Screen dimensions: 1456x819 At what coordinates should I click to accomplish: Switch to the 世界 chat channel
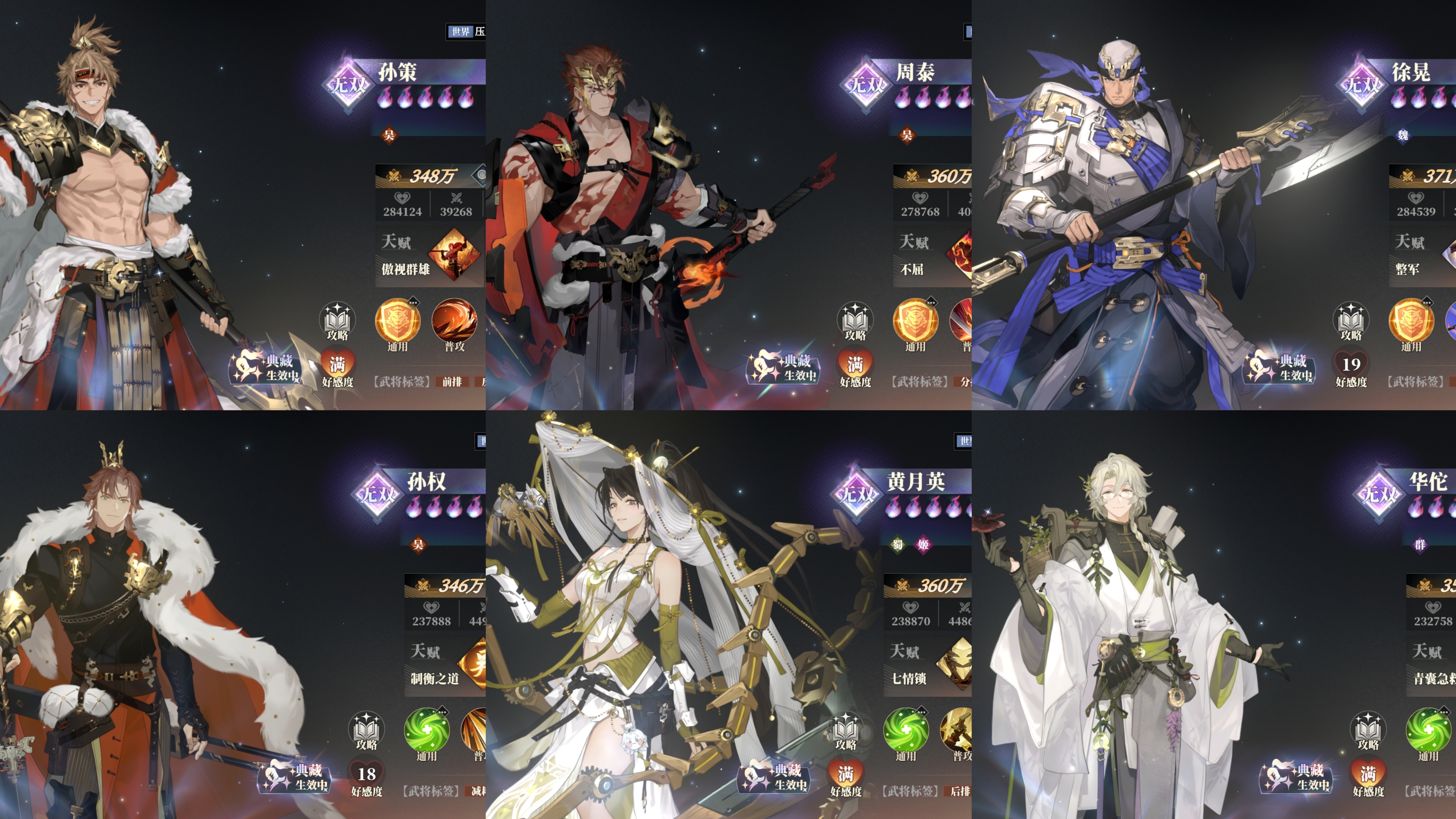tap(461, 32)
